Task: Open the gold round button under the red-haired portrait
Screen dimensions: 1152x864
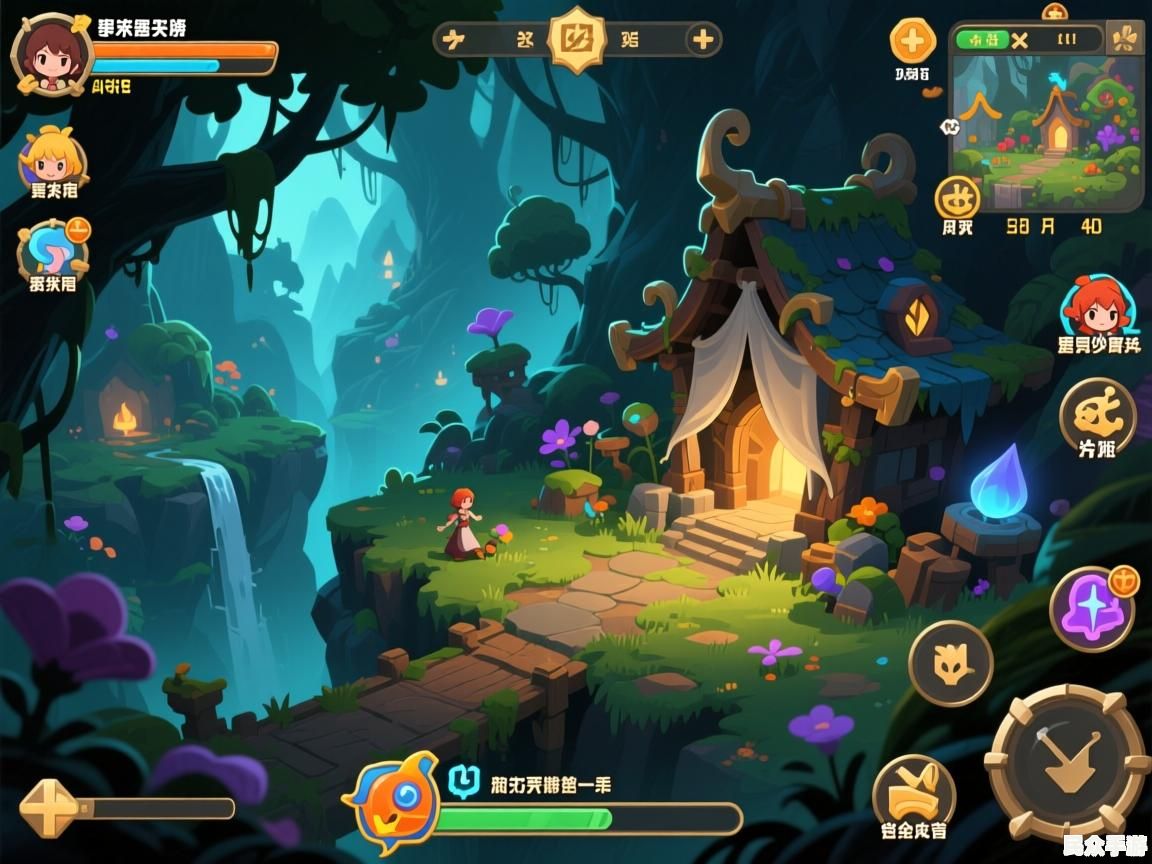Action: [1097, 414]
